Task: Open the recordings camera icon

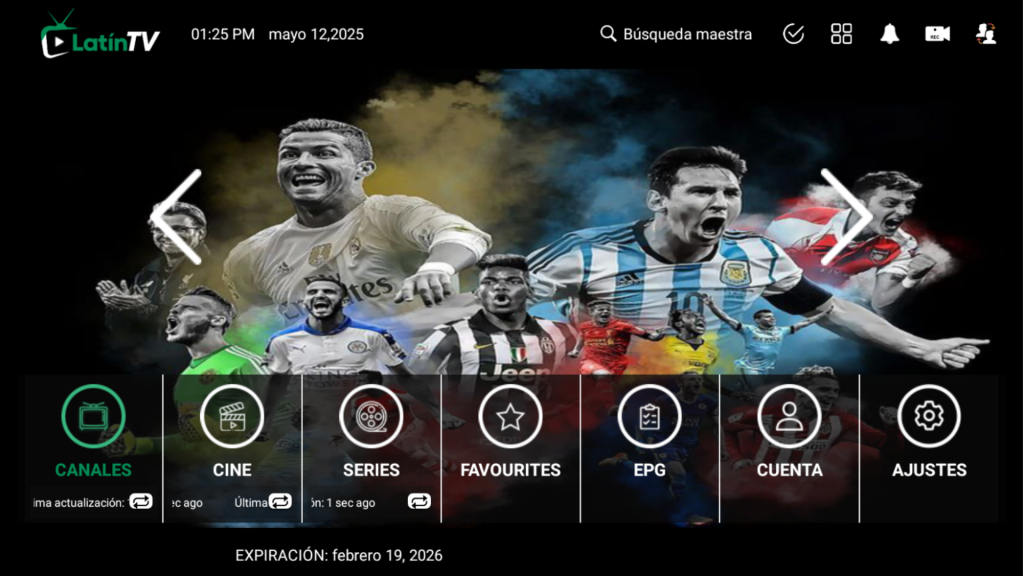Action: point(937,34)
